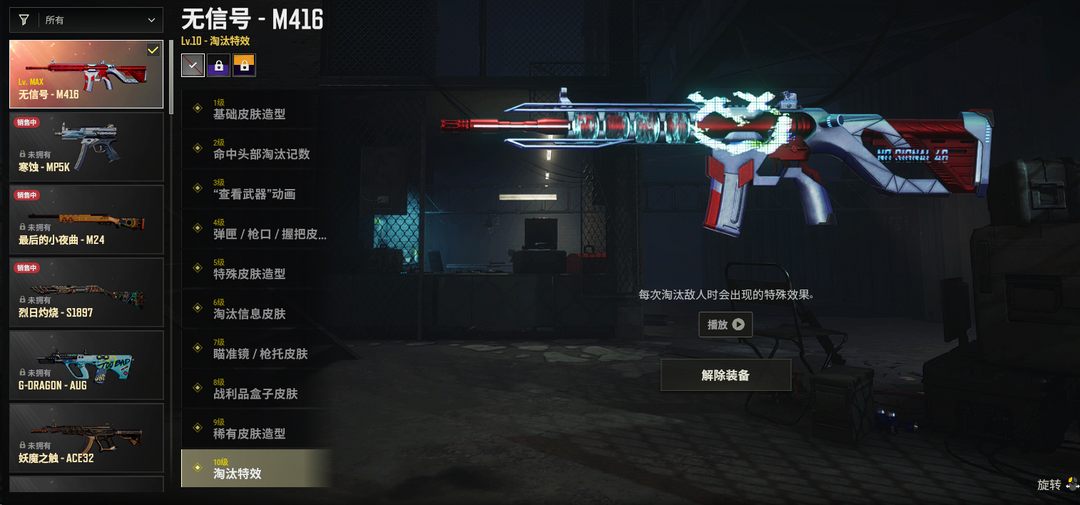Select the checkmarked grey variant swatch
Viewport: 1080px width, 505px height.
193,65
